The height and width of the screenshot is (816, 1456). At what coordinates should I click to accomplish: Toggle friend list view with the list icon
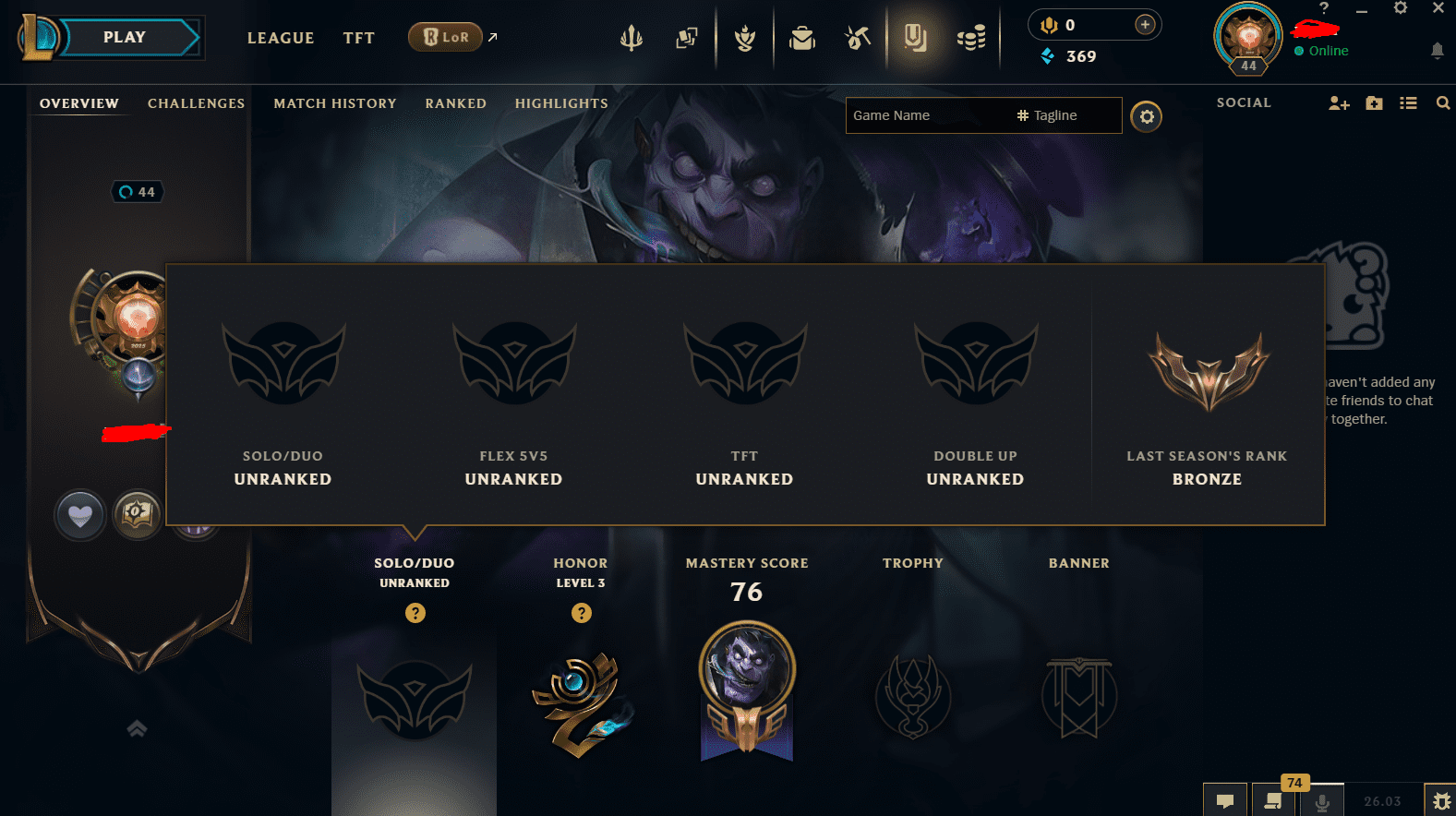tap(1408, 103)
